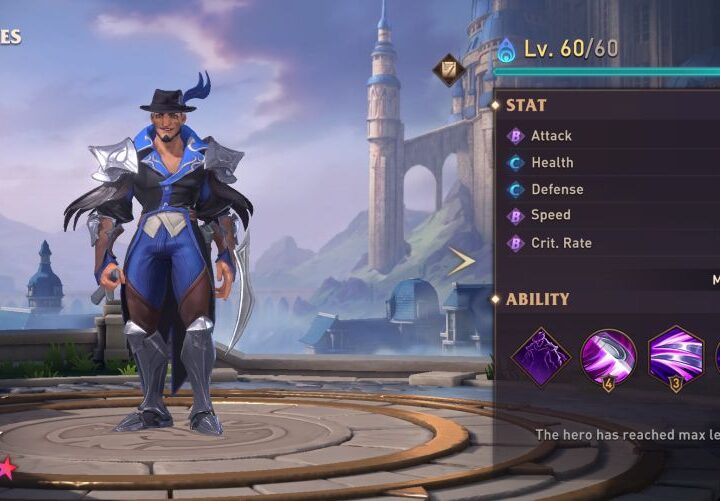Open the diamond-shaped emblem icon beside the level
Image resolution: width=720 pixels, height=501 pixels.
[x=447, y=69]
